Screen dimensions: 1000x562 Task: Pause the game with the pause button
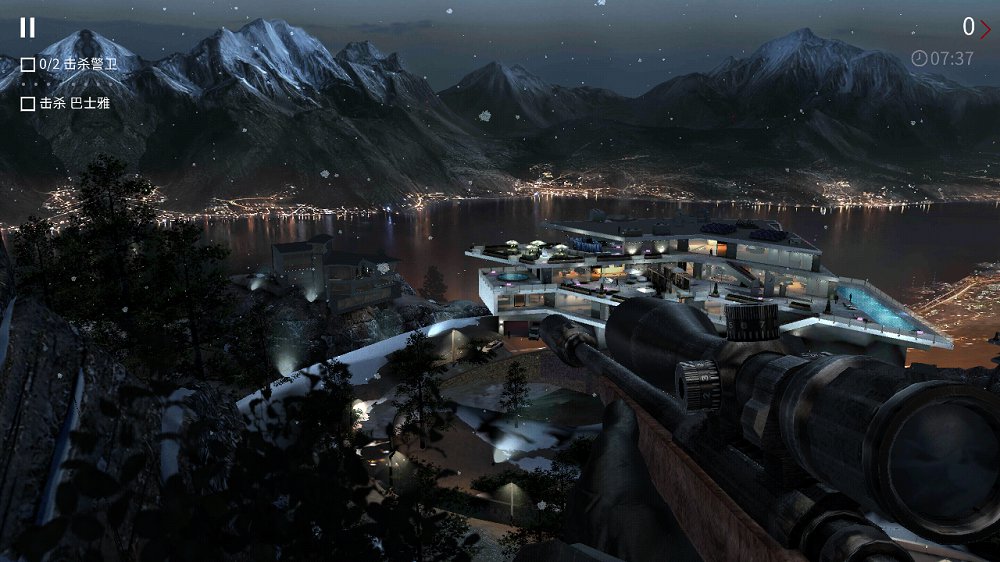click(28, 27)
